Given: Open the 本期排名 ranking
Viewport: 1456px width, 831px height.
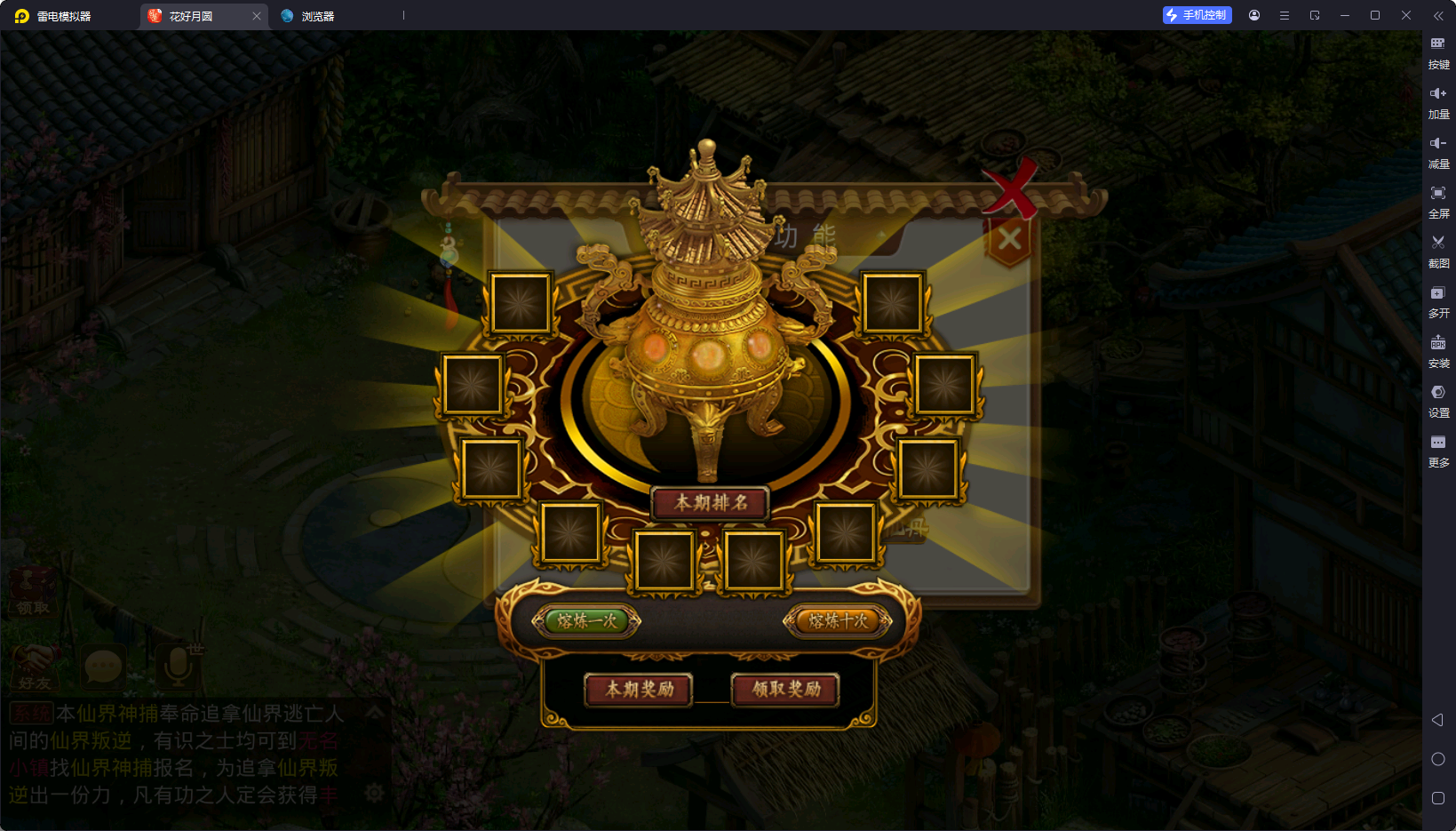Looking at the screenshot, I should 710,503.
